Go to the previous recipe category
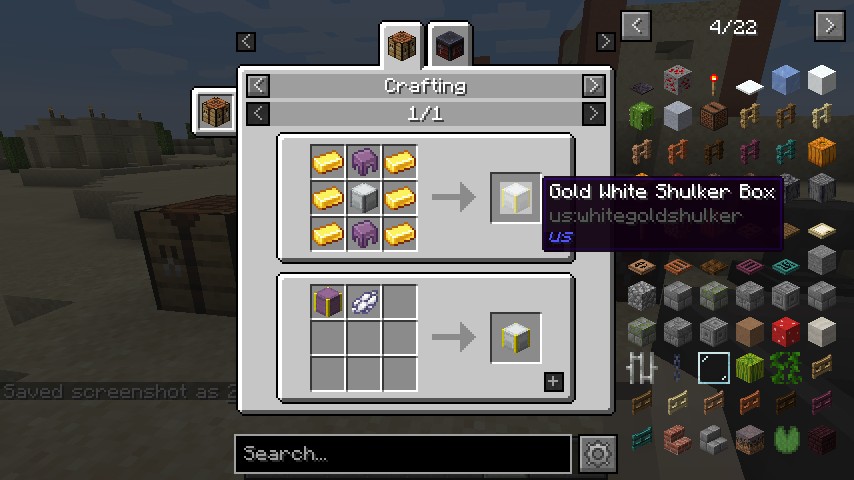 (258, 86)
